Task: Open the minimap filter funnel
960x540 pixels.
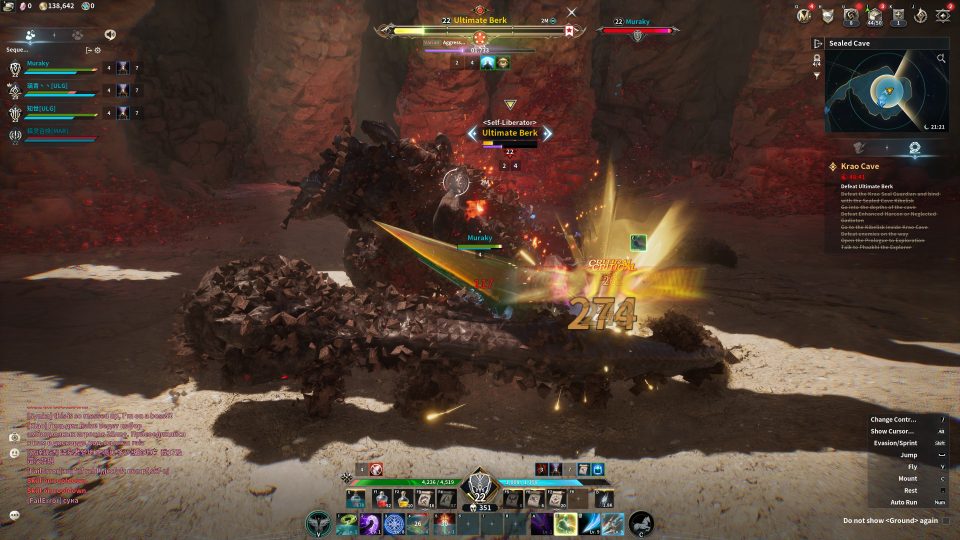Action: (818, 75)
